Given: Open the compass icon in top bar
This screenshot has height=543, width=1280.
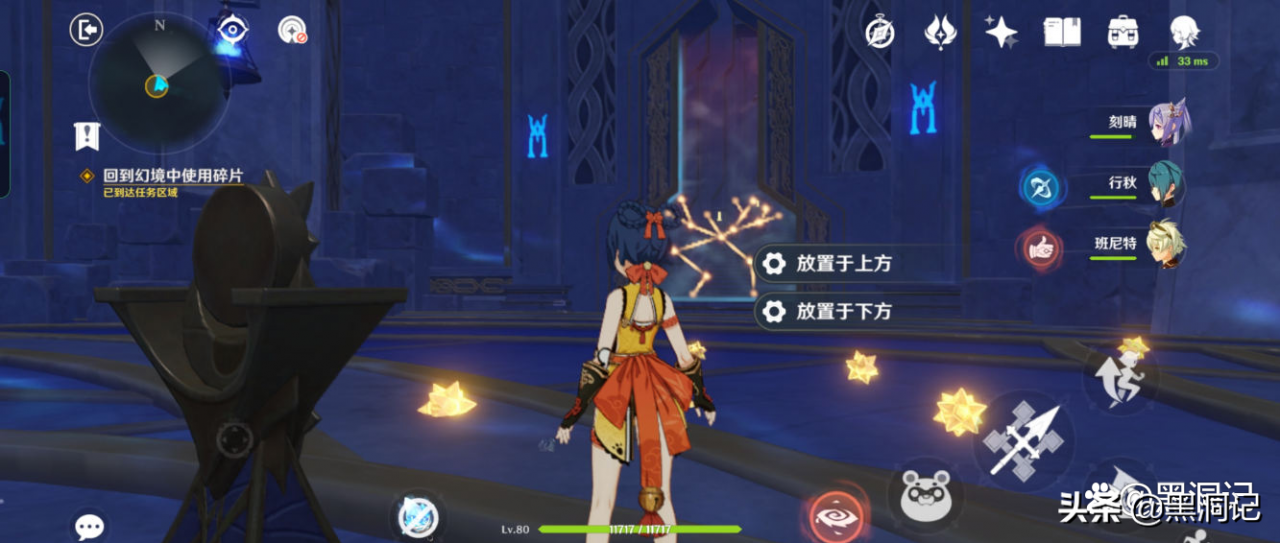Looking at the screenshot, I should point(880,32).
